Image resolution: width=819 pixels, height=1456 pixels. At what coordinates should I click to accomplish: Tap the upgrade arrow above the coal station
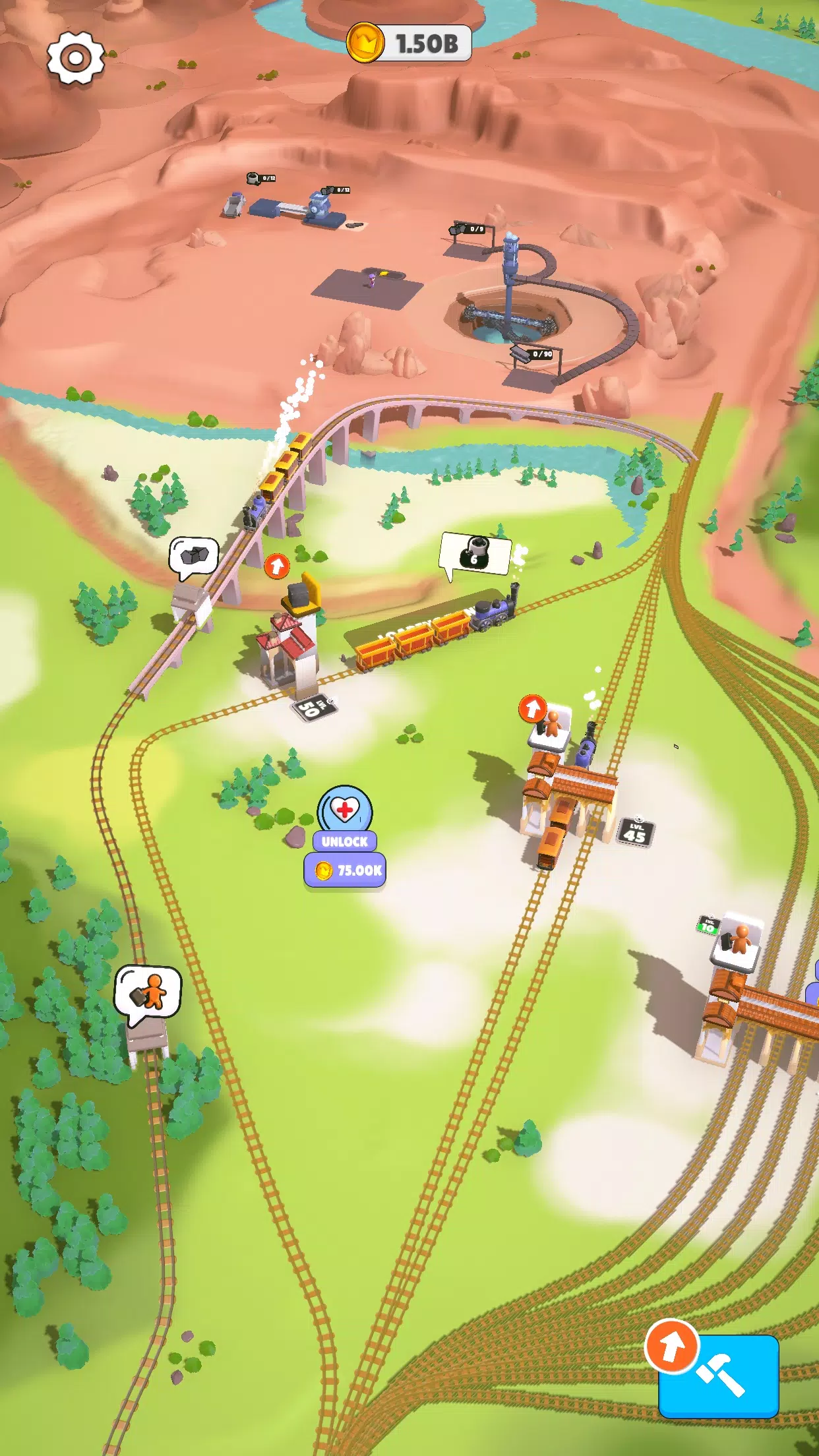pos(277,566)
